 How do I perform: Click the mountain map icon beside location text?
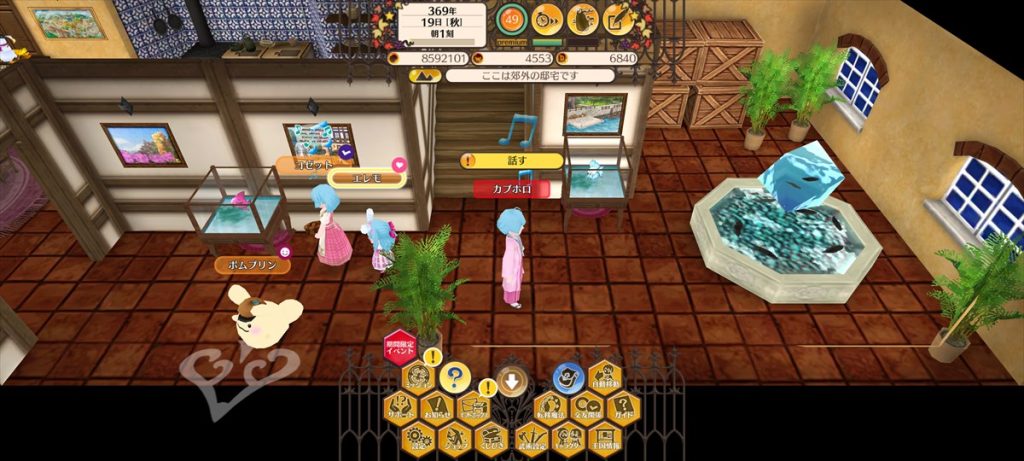[422, 75]
